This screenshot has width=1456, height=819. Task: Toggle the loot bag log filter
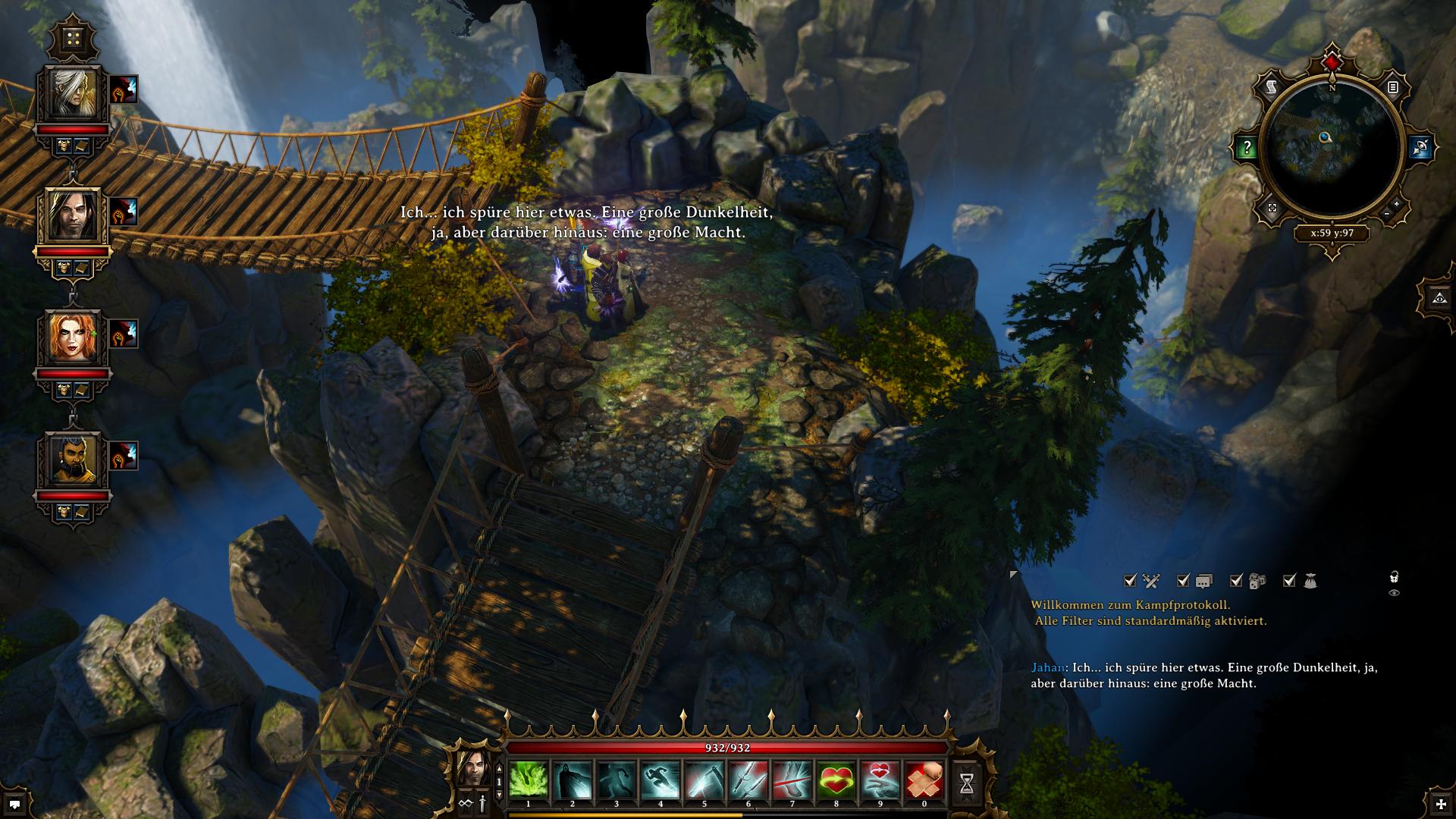coord(1290,581)
